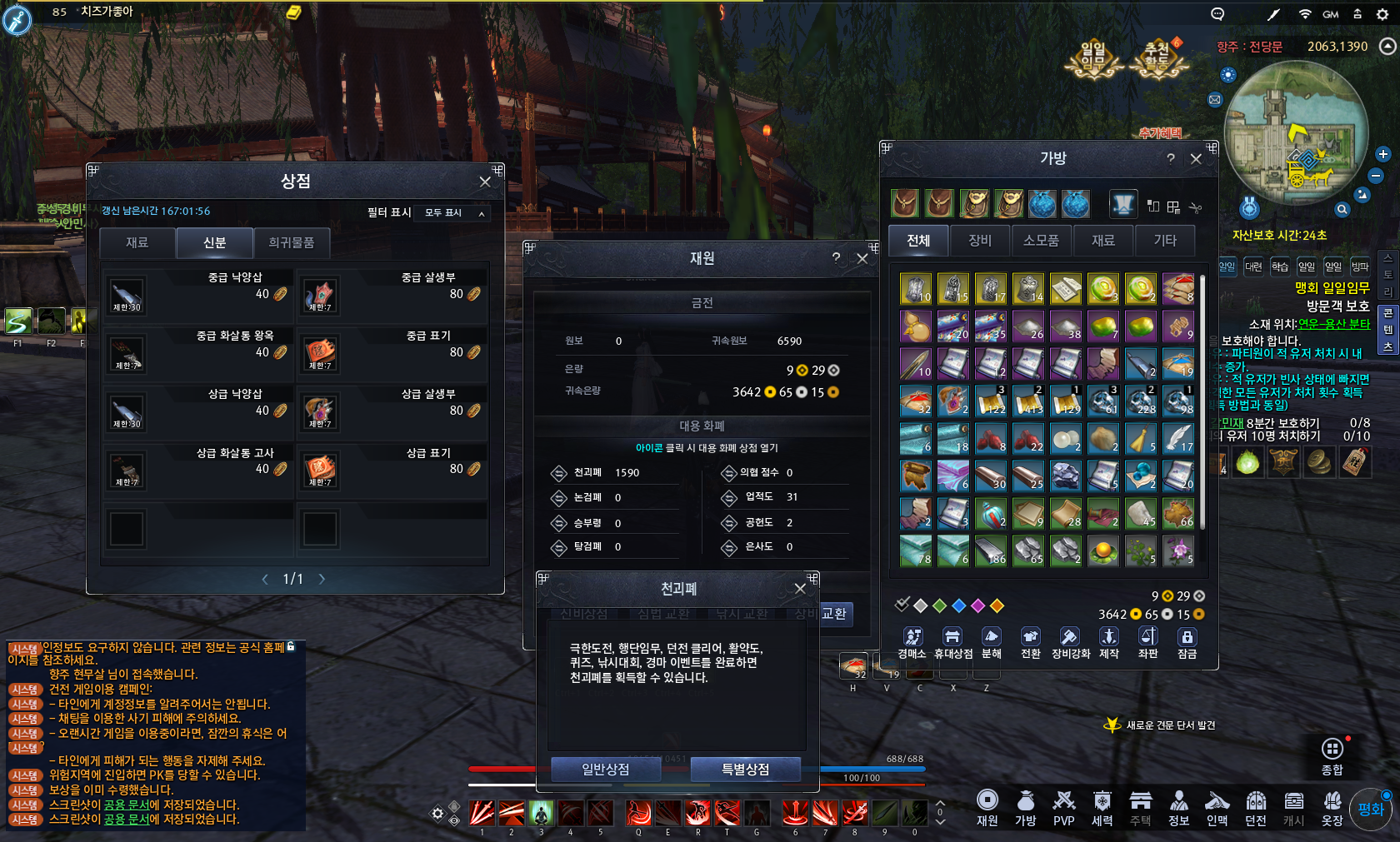The image size is (1400, 842).
Task: Open the settings gear icon
Action: click(x=1382, y=14)
